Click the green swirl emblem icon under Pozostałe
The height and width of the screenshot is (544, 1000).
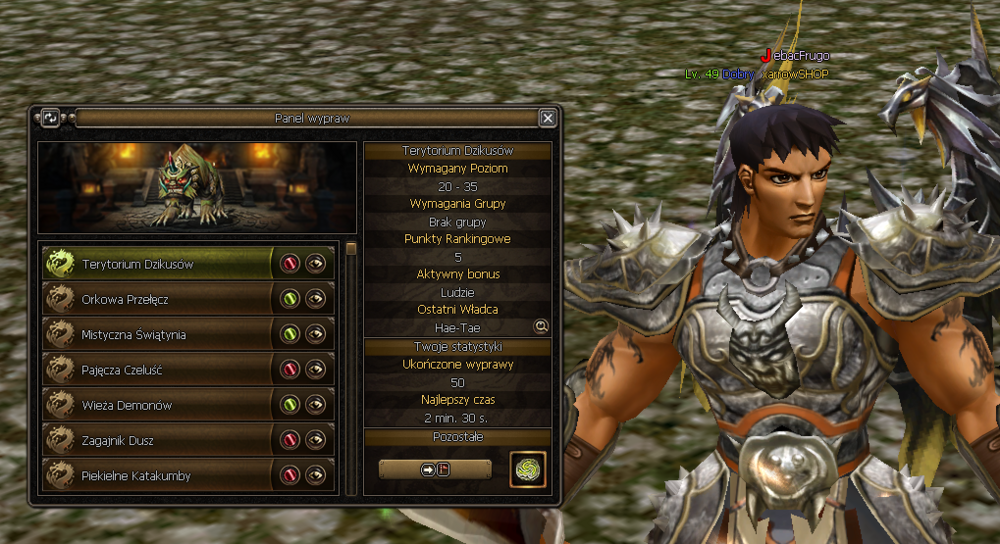click(528, 469)
